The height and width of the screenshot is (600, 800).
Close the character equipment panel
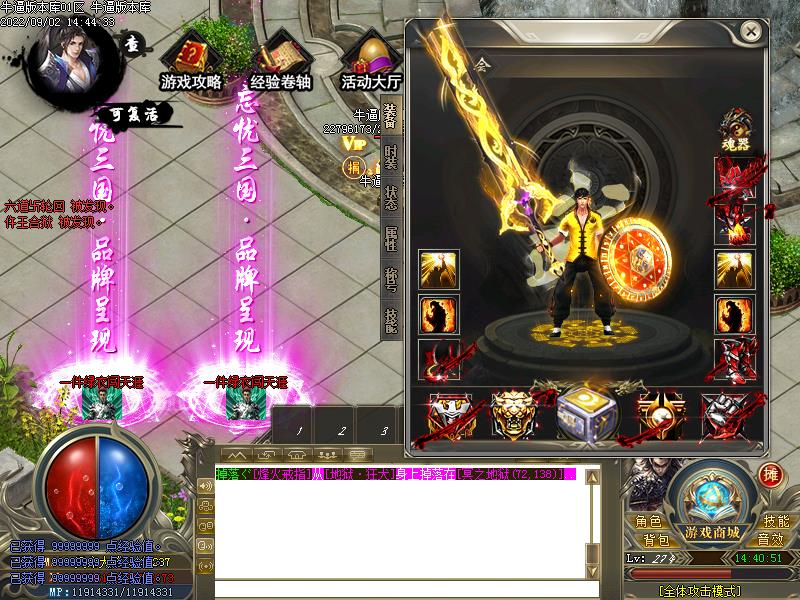[x=751, y=32]
